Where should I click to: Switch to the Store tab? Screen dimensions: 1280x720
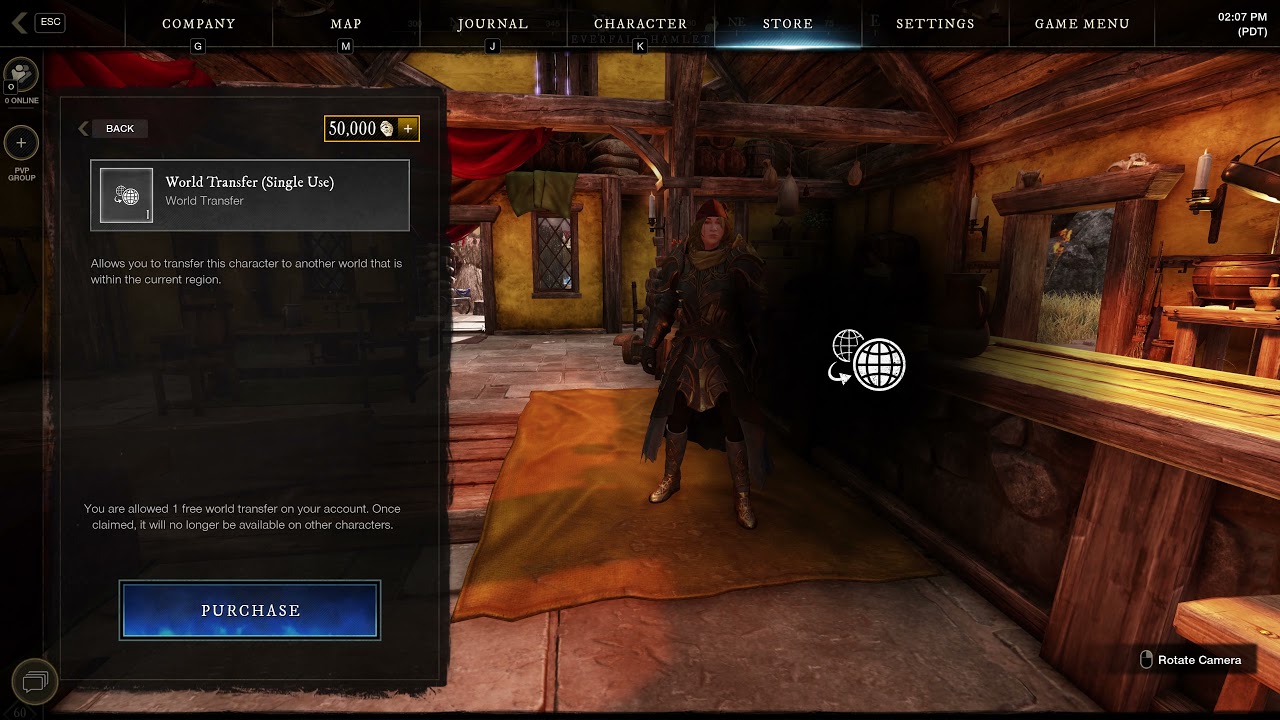point(788,23)
